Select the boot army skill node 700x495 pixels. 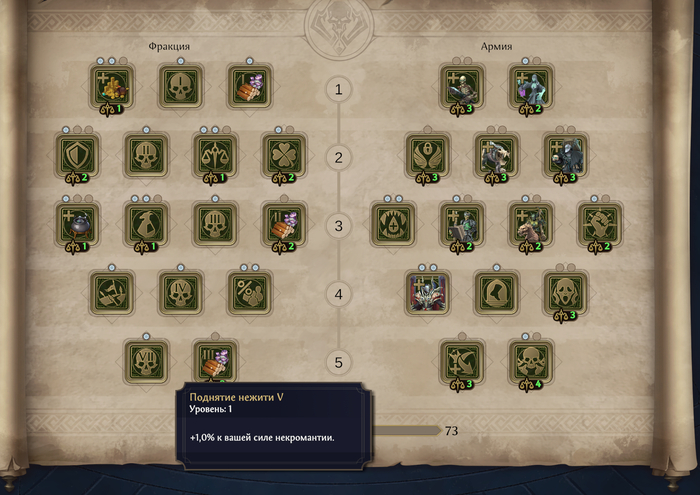click(496, 292)
